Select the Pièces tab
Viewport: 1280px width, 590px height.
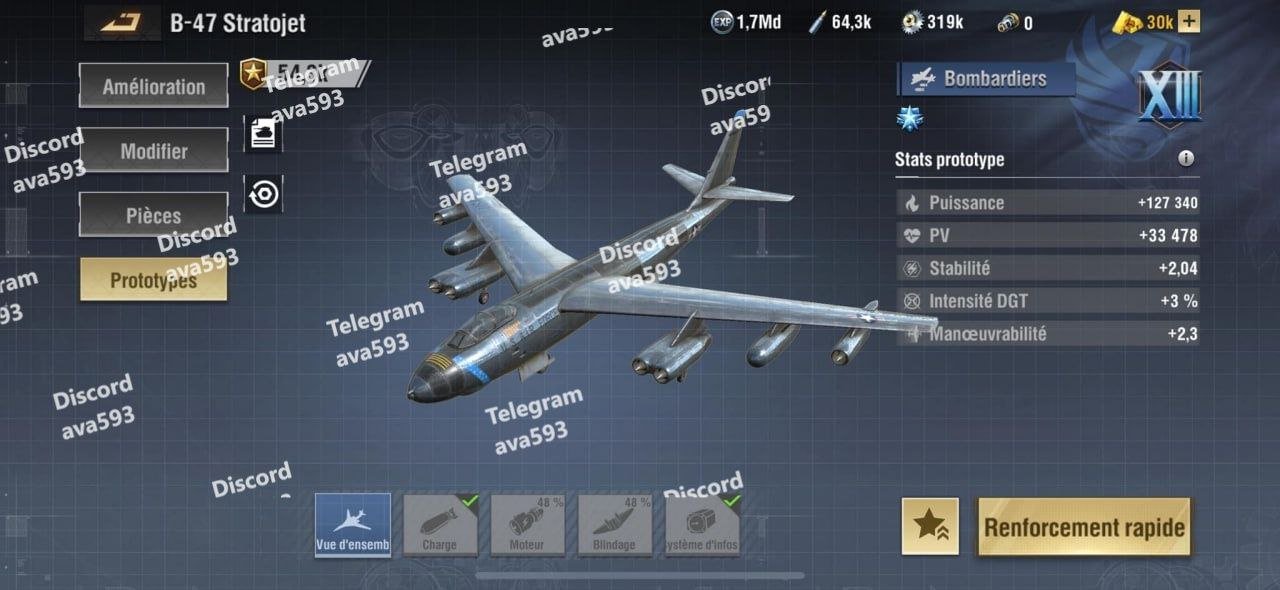pos(153,215)
